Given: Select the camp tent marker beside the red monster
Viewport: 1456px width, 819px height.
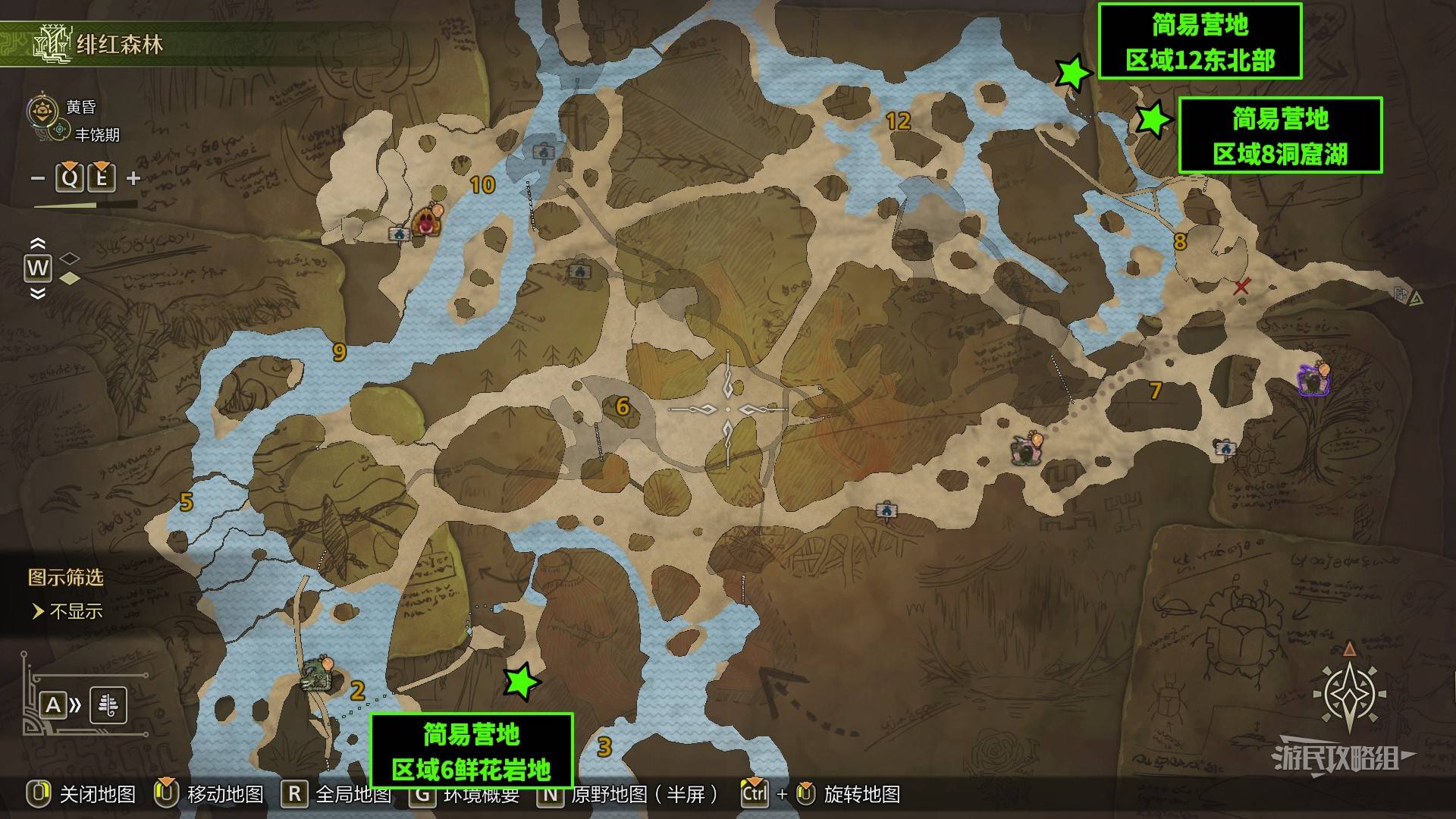Looking at the screenshot, I should (399, 234).
